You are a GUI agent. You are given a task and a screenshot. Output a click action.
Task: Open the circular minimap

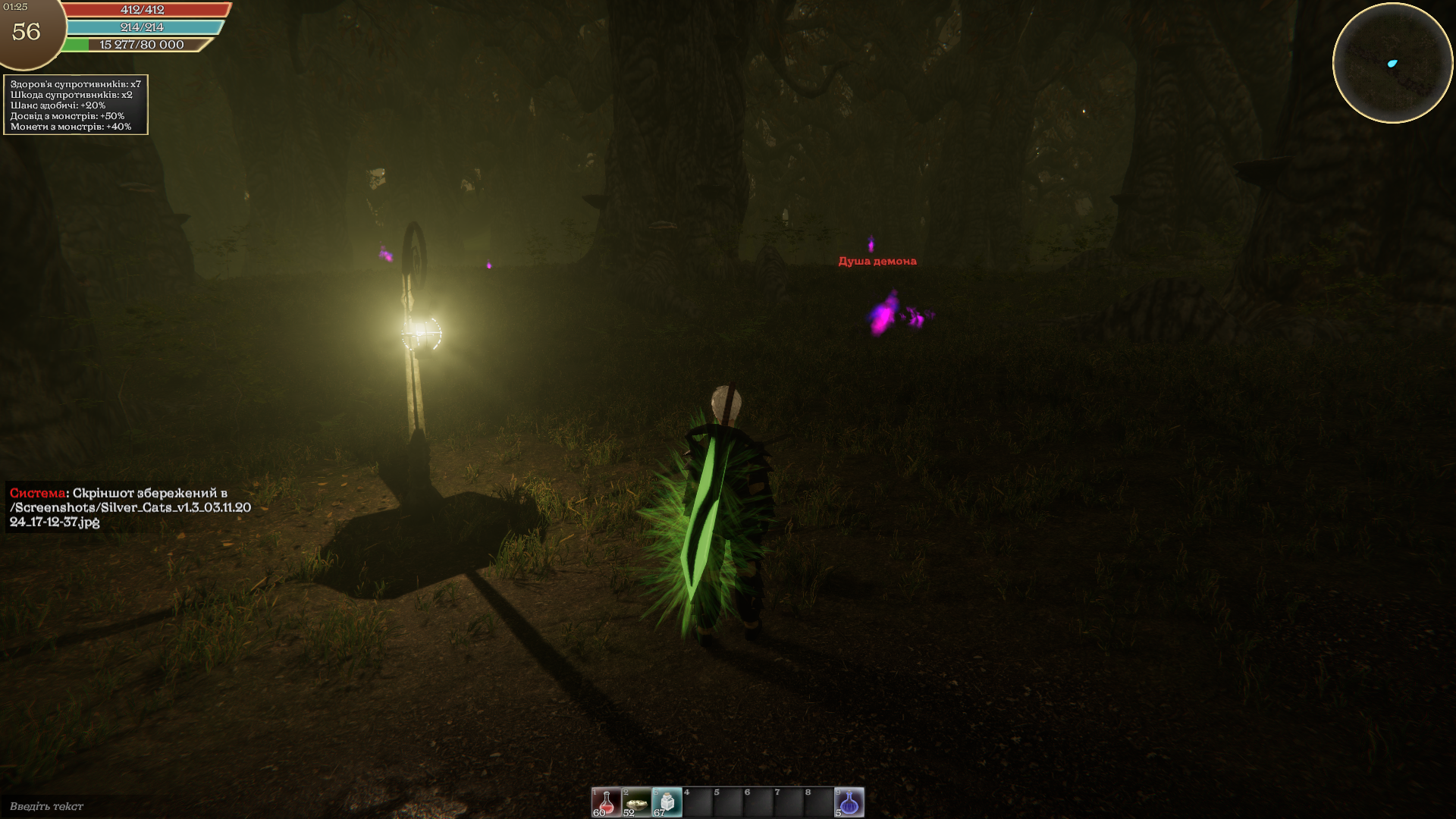click(x=1392, y=63)
